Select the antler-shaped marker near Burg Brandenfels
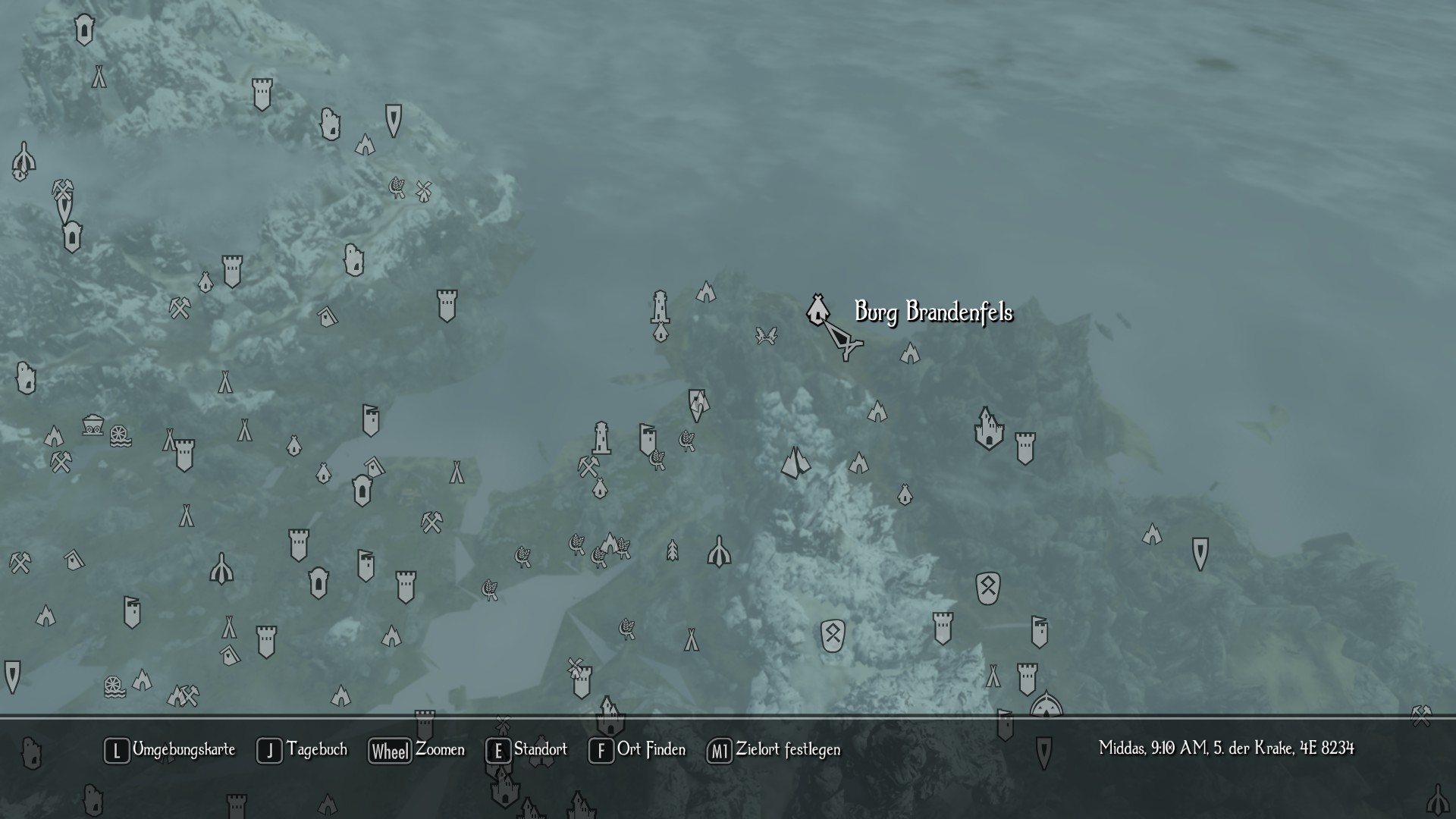Viewport: 1456px width, 819px height. pyautogui.click(x=766, y=335)
